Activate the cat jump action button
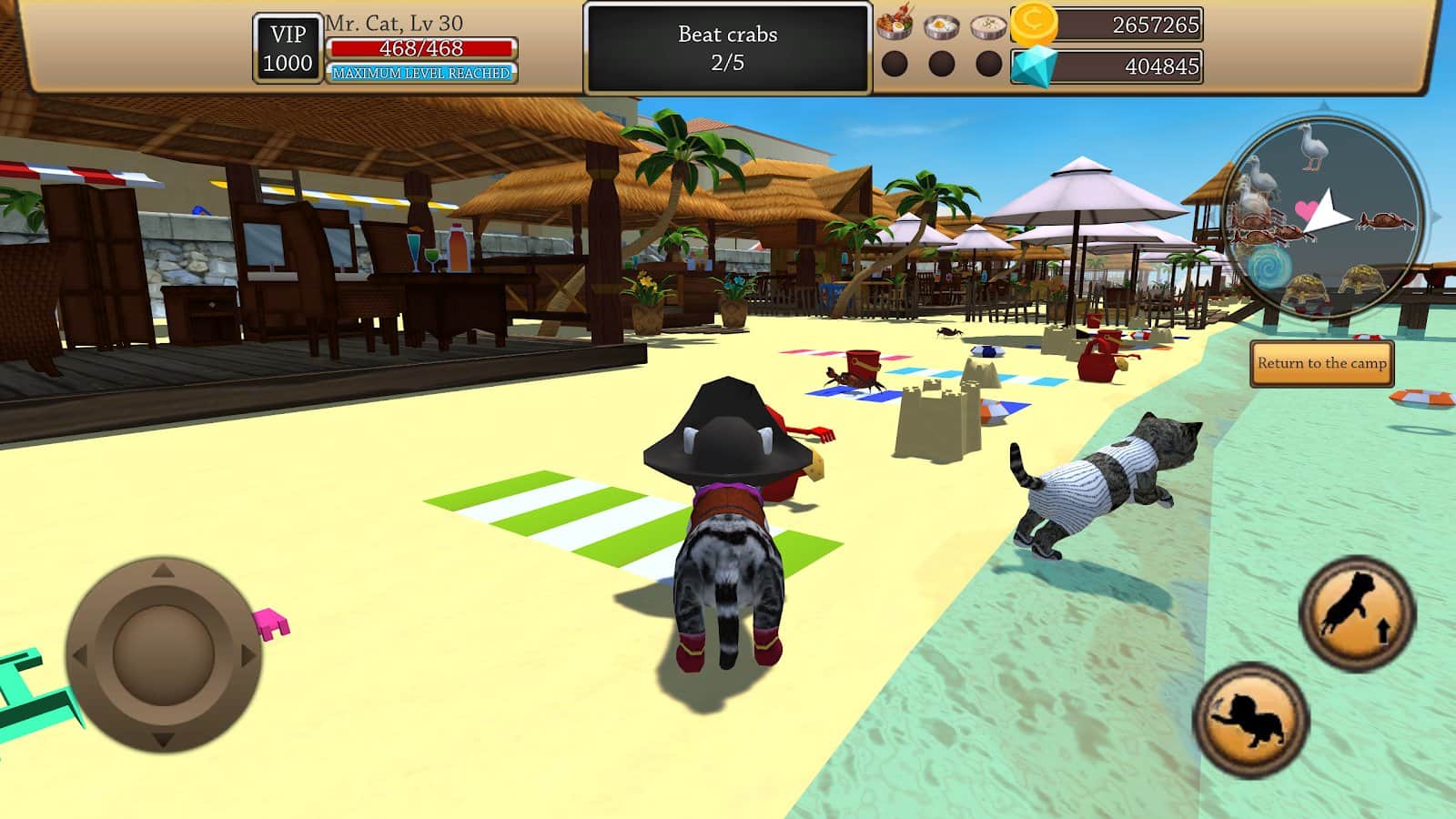This screenshot has width=1456, height=819. (1357, 612)
